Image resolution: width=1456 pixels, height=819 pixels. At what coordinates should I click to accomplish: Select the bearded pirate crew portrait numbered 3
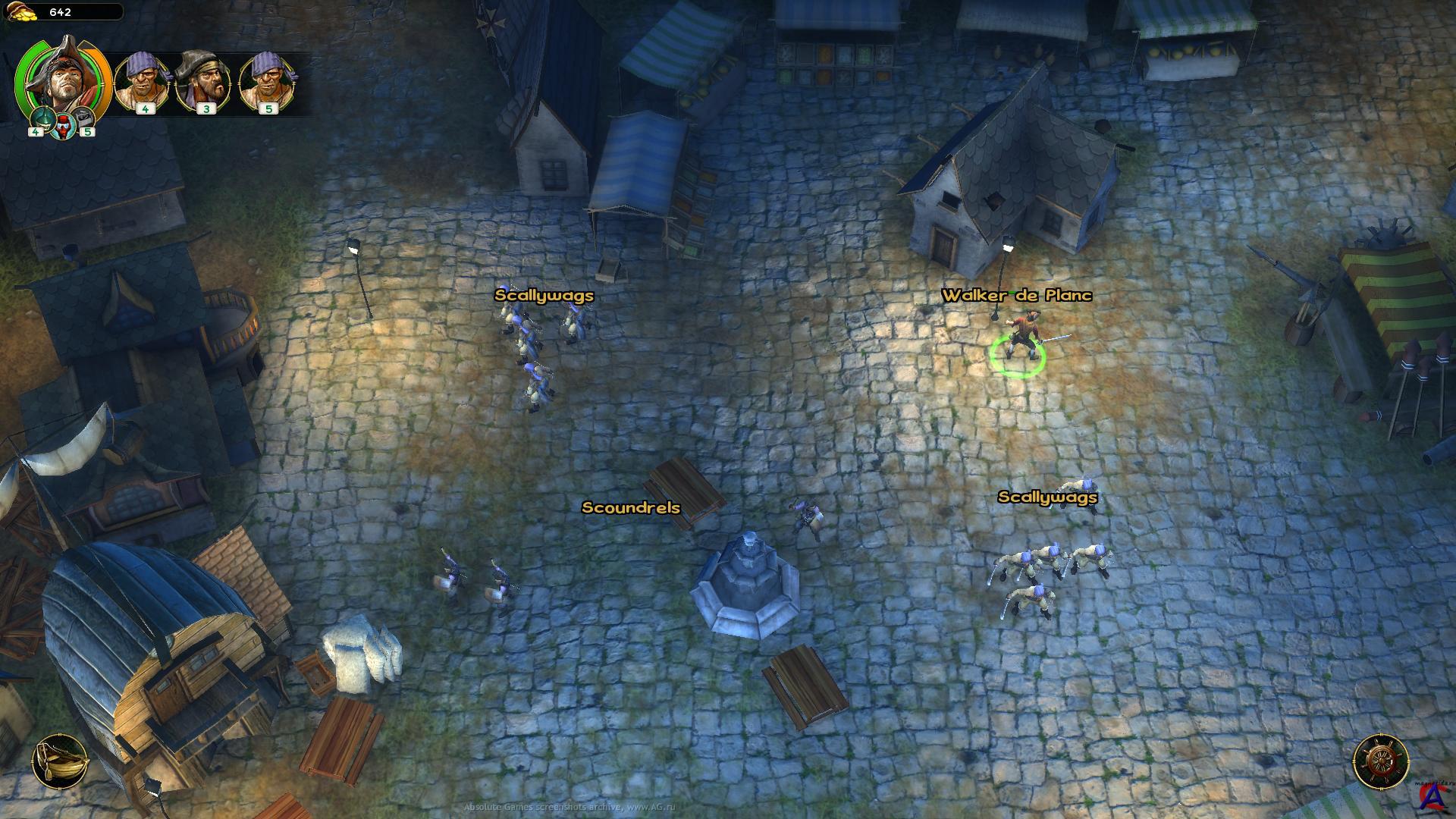click(x=204, y=80)
